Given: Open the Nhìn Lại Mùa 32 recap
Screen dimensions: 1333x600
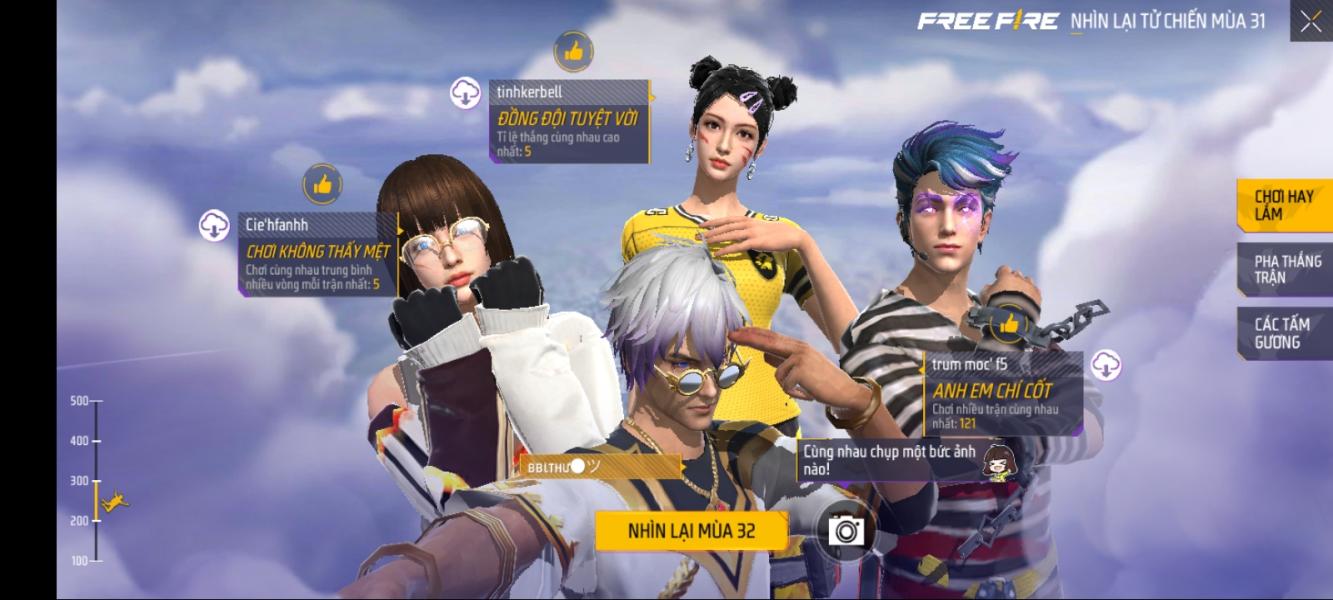Looking at the screenshot, I should (x=691, y=531).
